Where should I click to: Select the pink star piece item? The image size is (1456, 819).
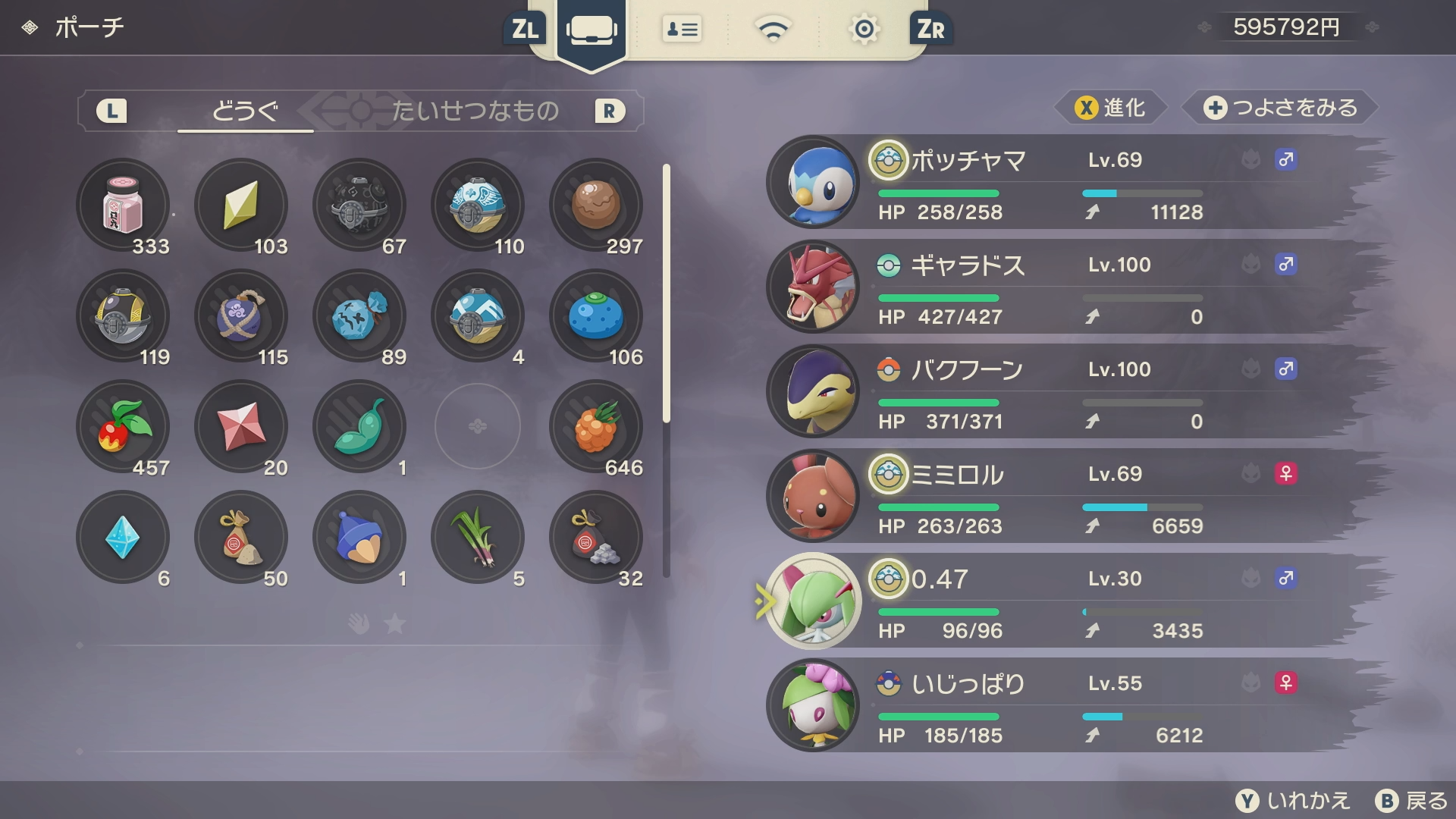click(241, 426)
